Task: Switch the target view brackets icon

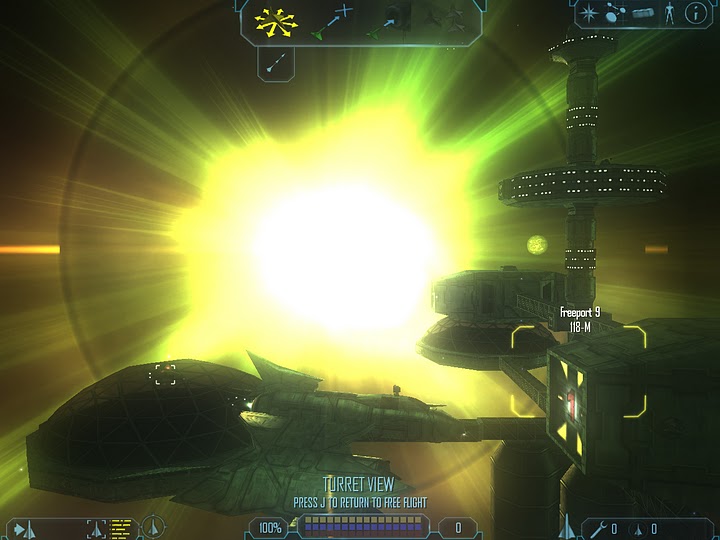Action: [97, 526]
